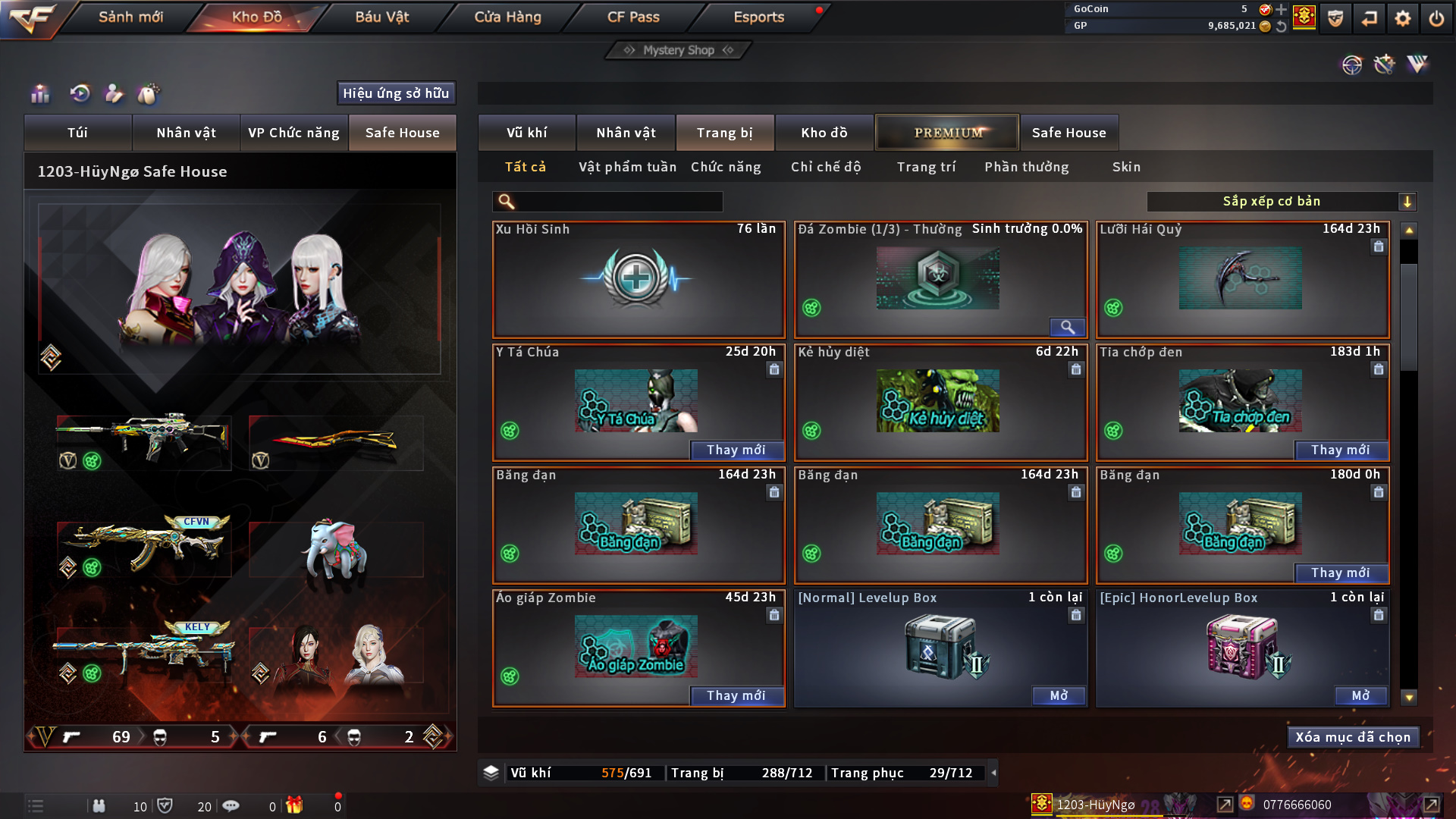The image size is (1456, 819).
Task: Switch to the Vũ khí tab
Action: tap(527, 133)
